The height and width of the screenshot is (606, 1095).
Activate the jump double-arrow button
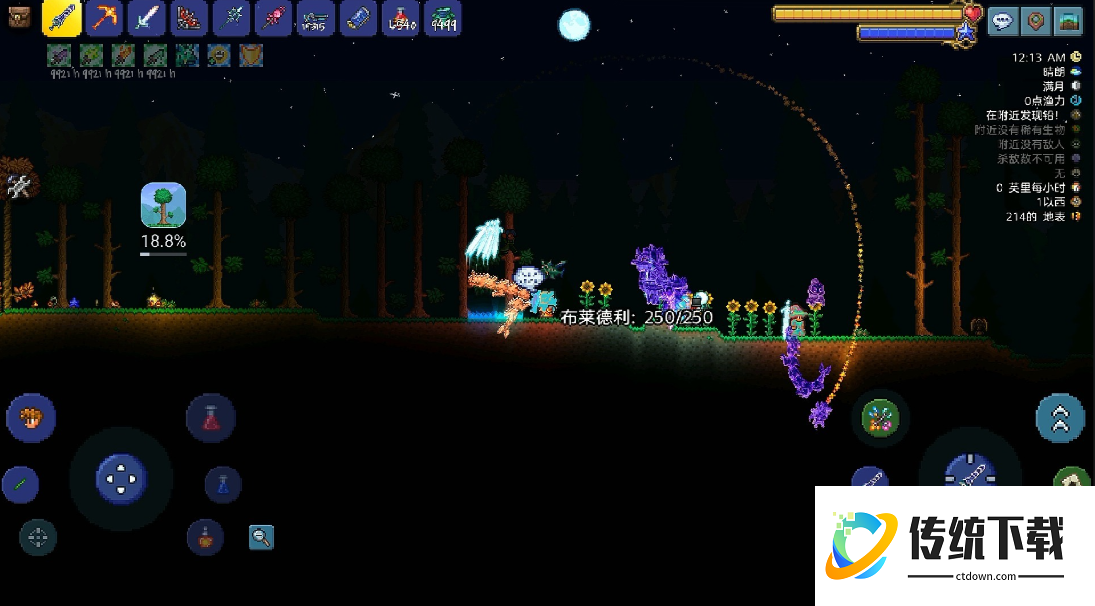[x=1060, y=418]
